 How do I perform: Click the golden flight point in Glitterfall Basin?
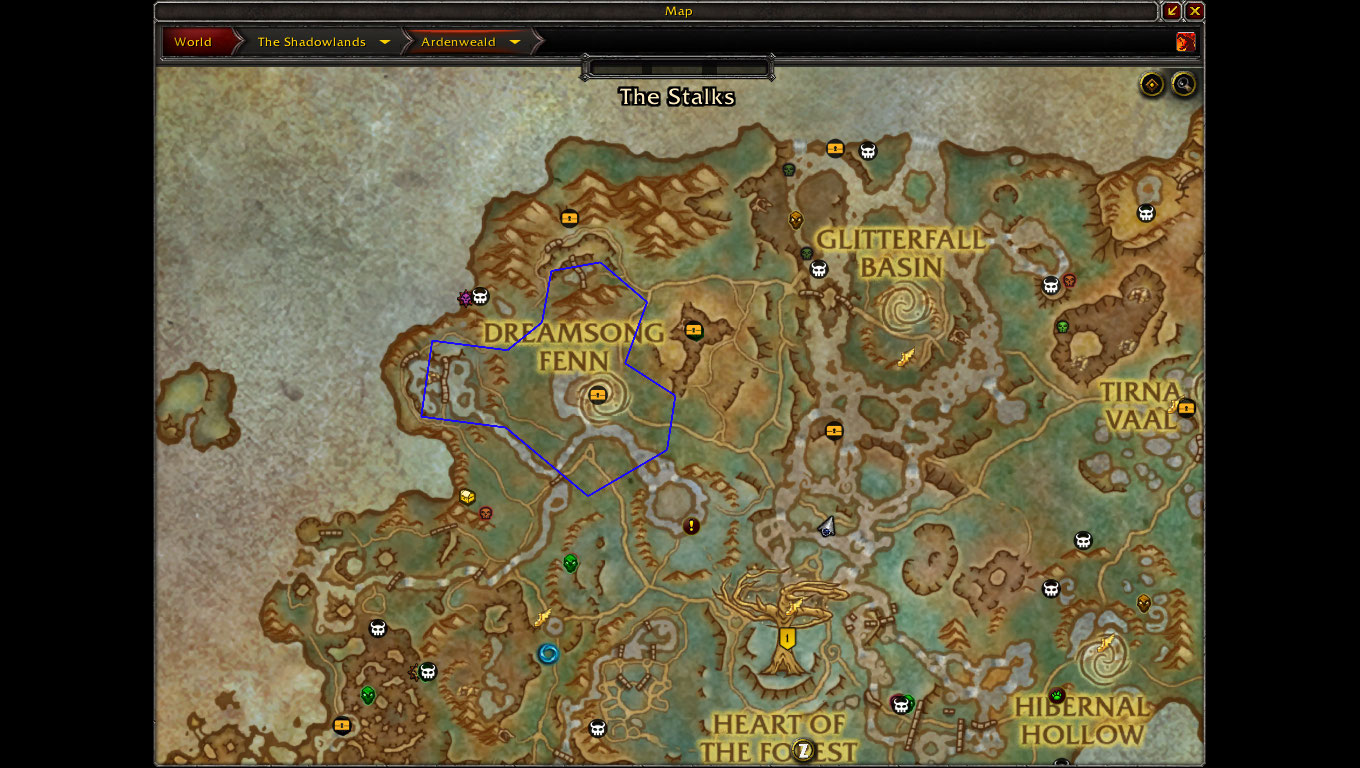coord(906,359)
